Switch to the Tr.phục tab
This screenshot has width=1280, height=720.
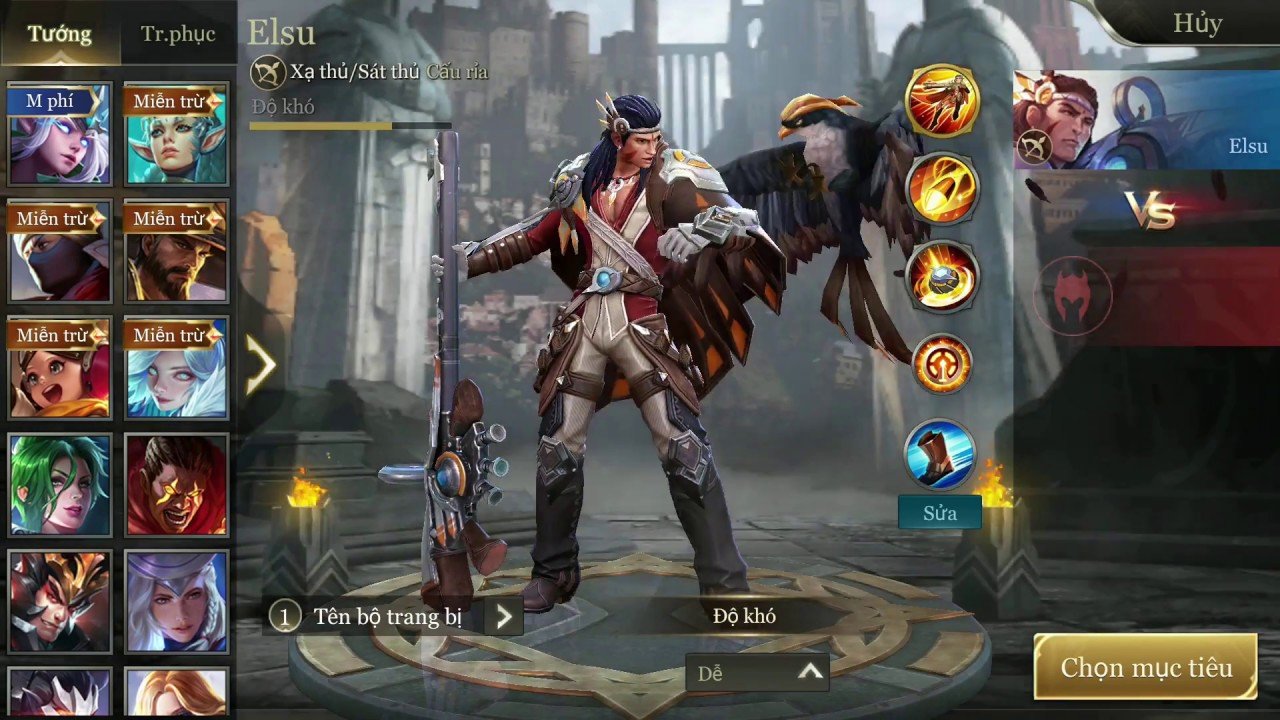click(x=178, y=34)
